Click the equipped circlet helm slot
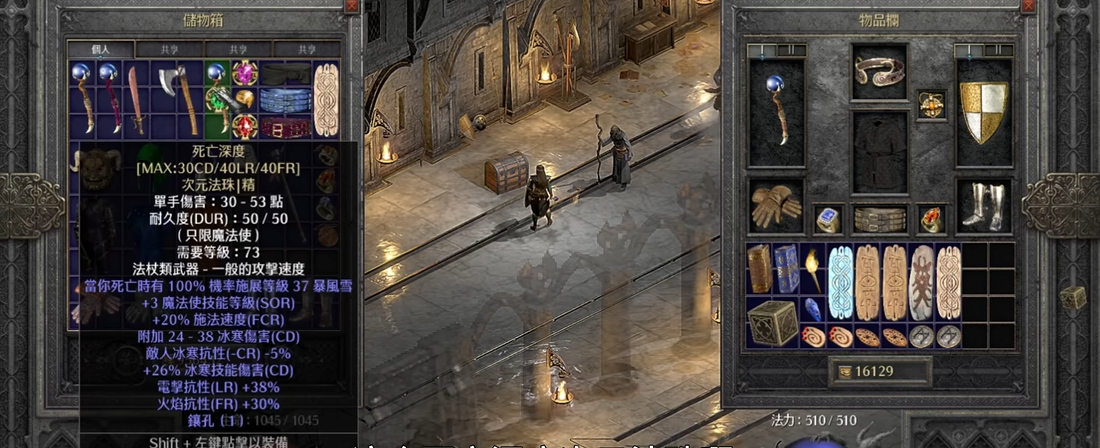 pyautogui.click(x=880, y=71)
